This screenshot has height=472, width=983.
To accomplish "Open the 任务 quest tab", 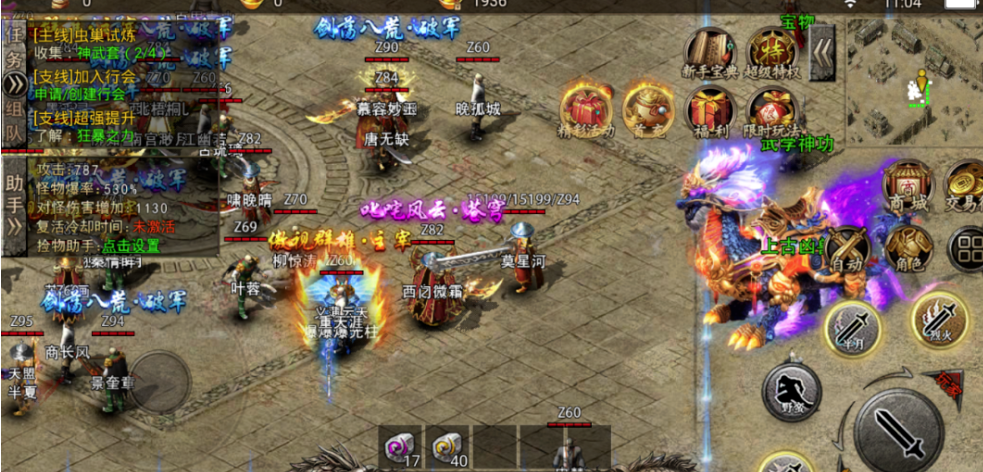I will pyautogui.click(x=13, y=45).
